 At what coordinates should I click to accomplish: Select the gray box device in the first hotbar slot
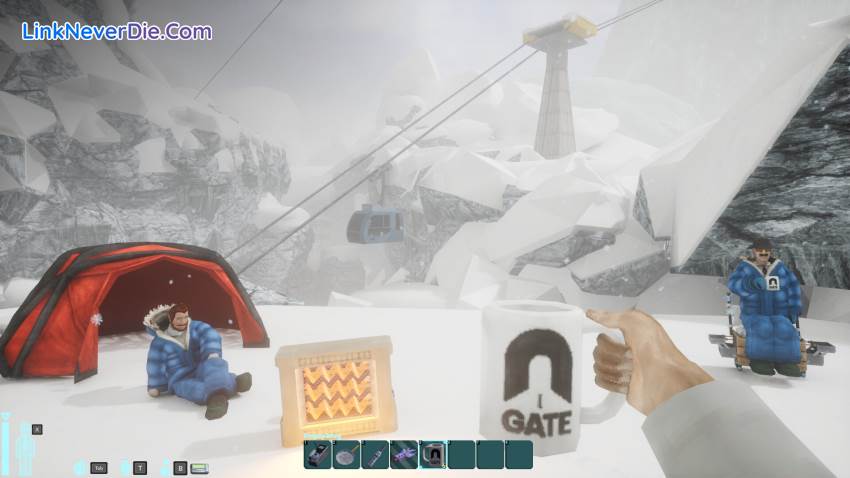[x=318, y=455]
